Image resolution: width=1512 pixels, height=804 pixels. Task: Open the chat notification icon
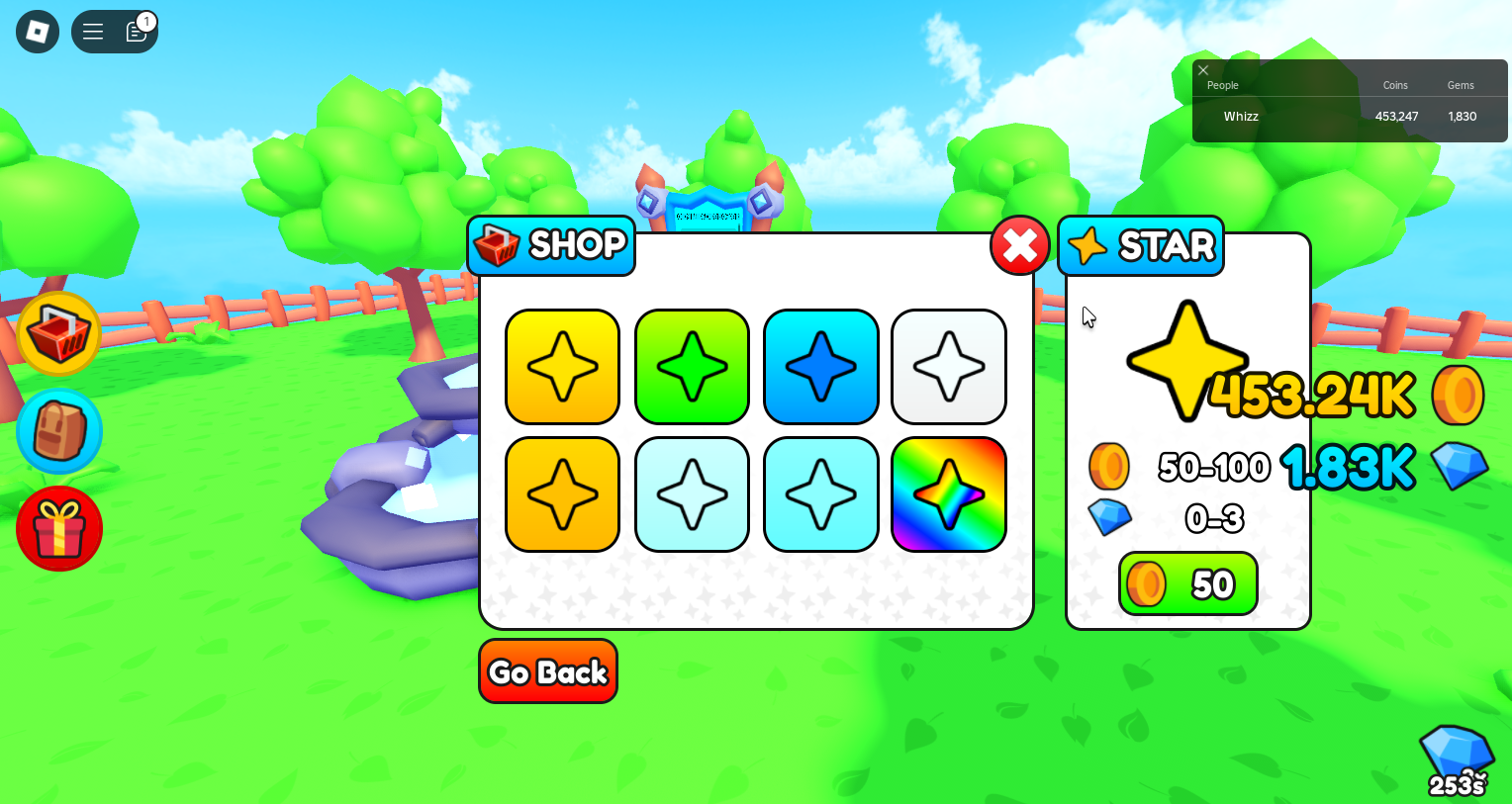(136, 32)
